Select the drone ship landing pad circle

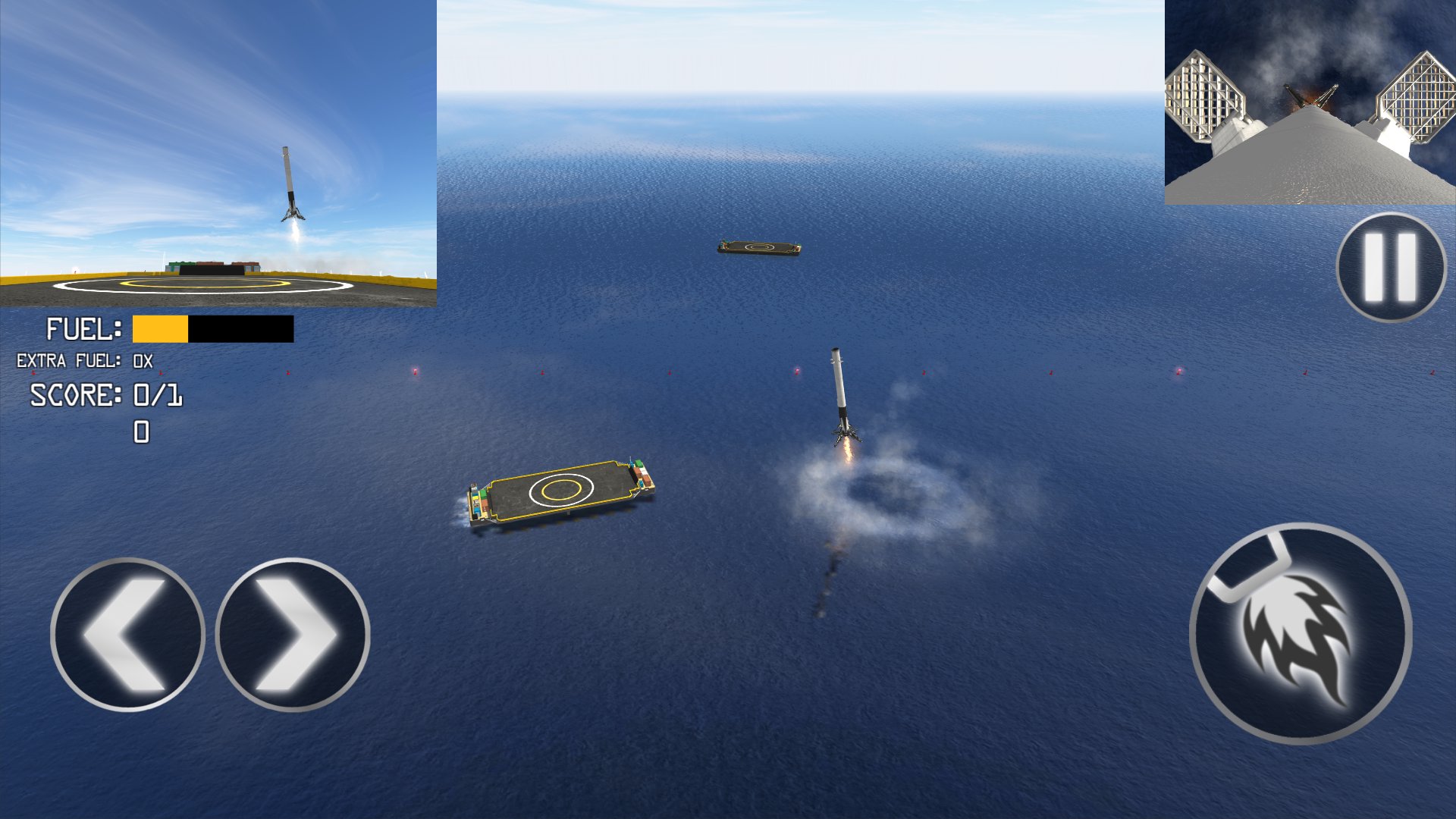[x=561, y=491]
